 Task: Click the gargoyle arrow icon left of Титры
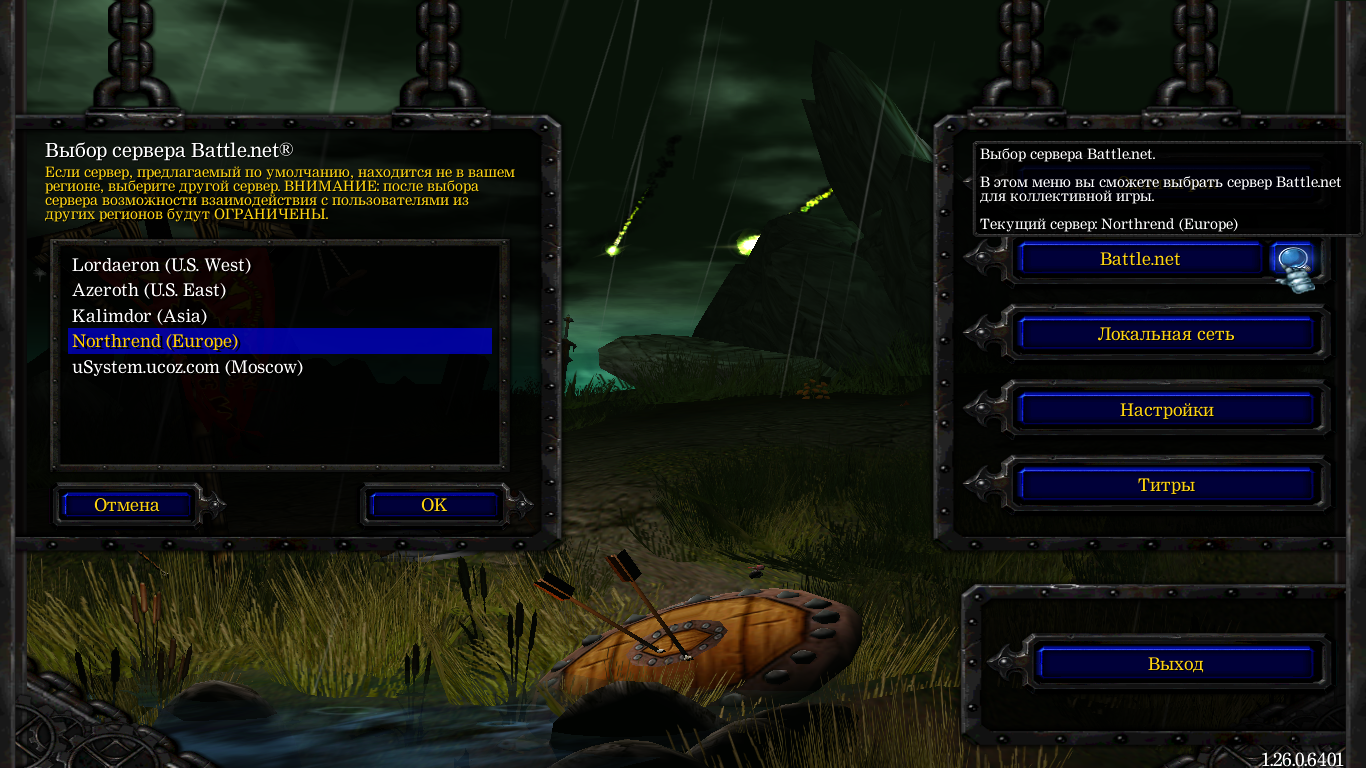click(985, 484)
